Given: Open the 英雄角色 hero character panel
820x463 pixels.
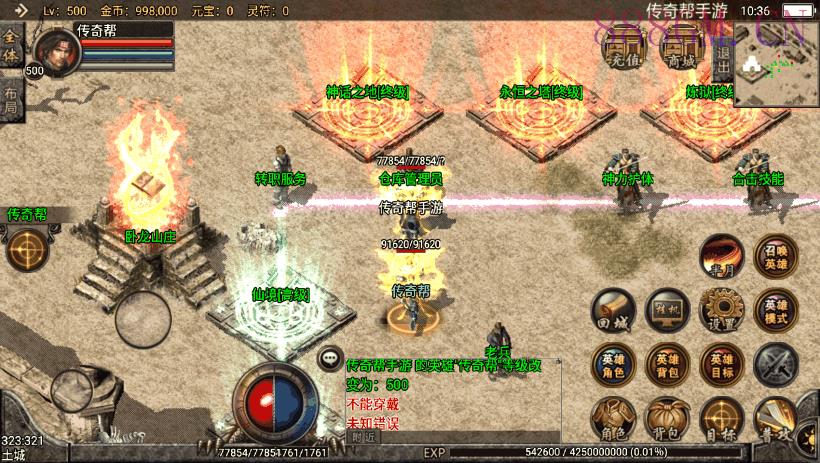Looking at the screenshot, I should point(612,364).
